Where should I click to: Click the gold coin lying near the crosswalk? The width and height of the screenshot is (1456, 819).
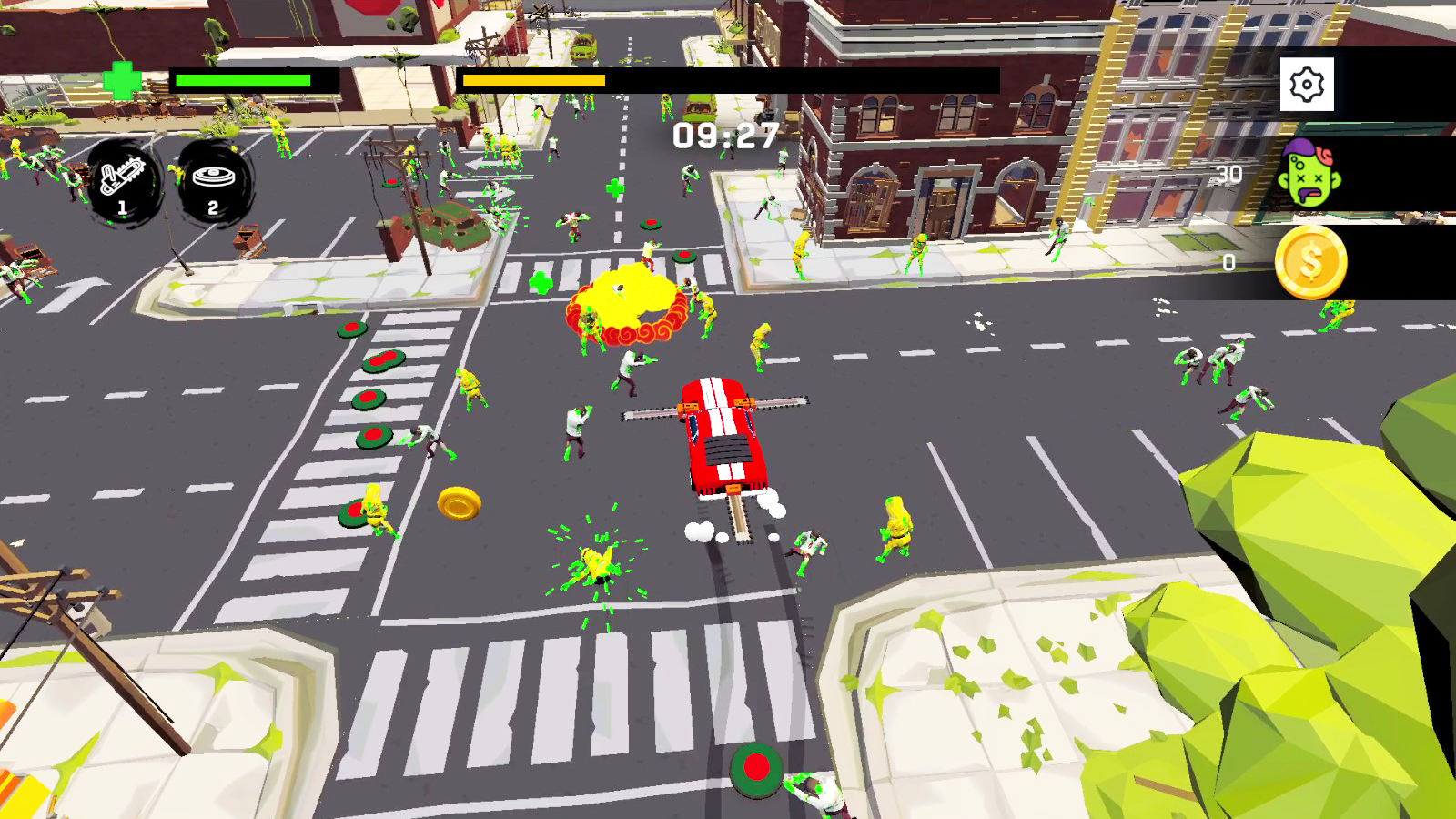click(x=459, y=500)
